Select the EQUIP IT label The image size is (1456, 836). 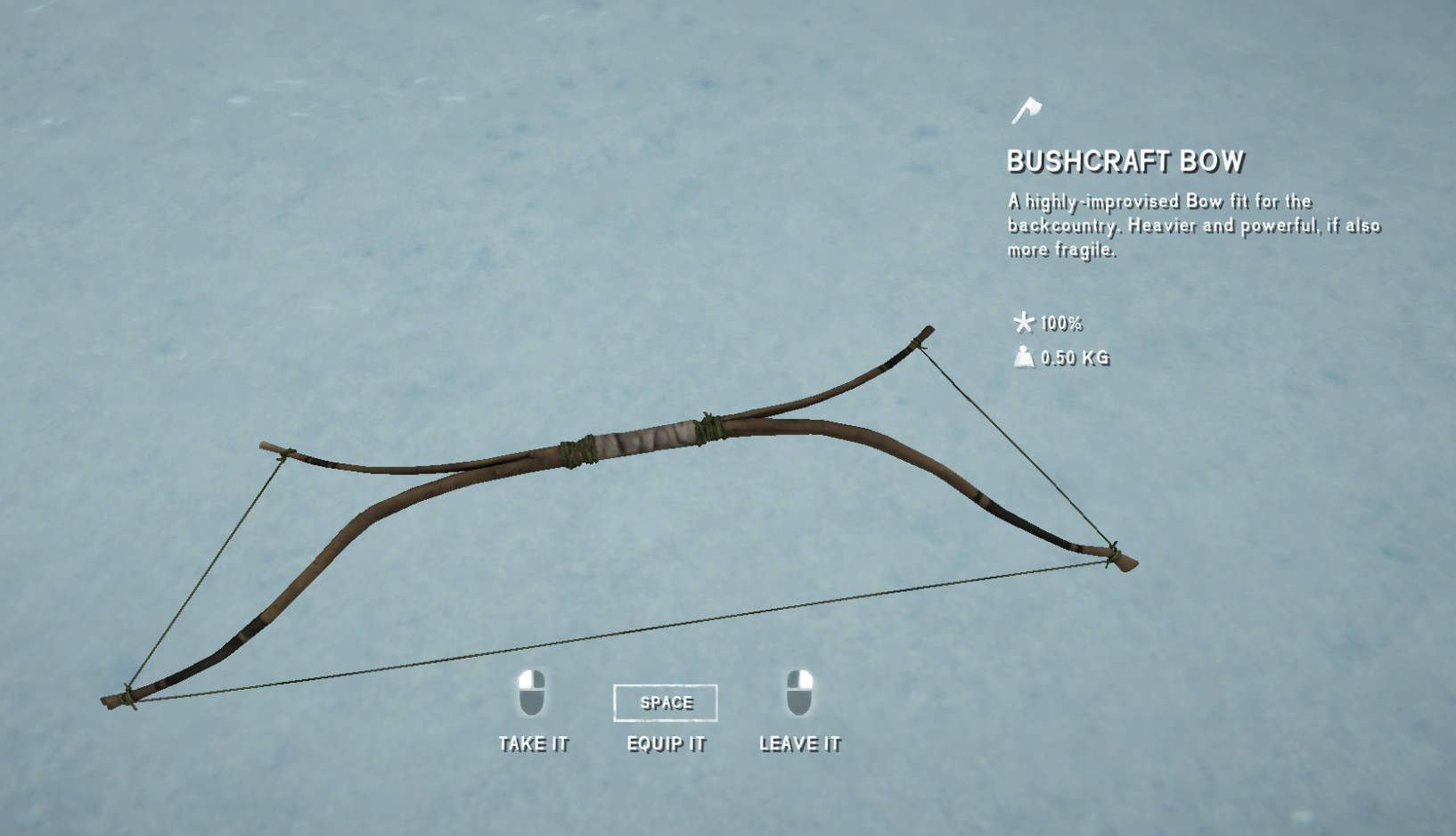(x=666, y=743)
